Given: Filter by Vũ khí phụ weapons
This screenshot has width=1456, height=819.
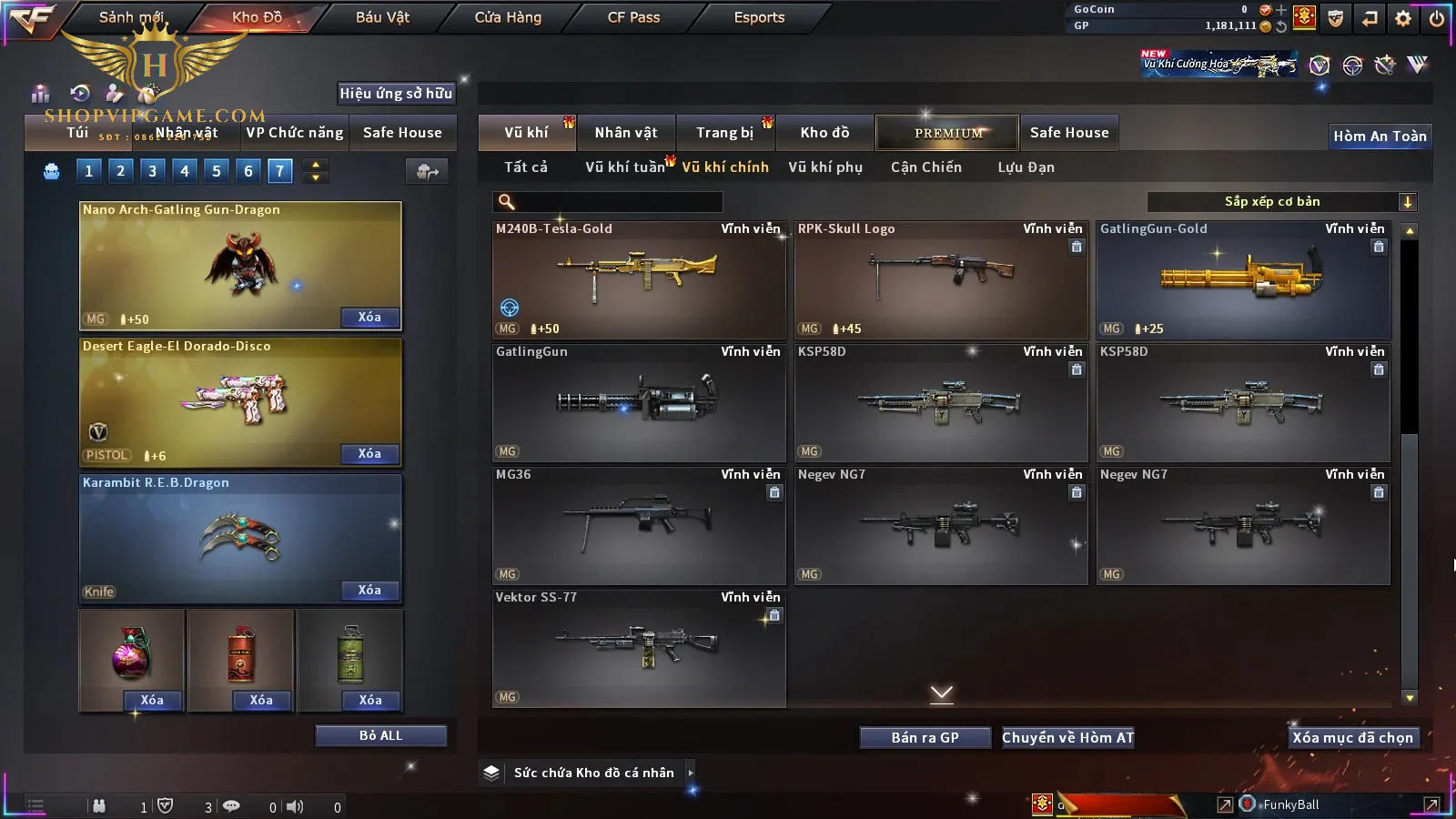Looking at the screenshot, I should coord(825,167).
